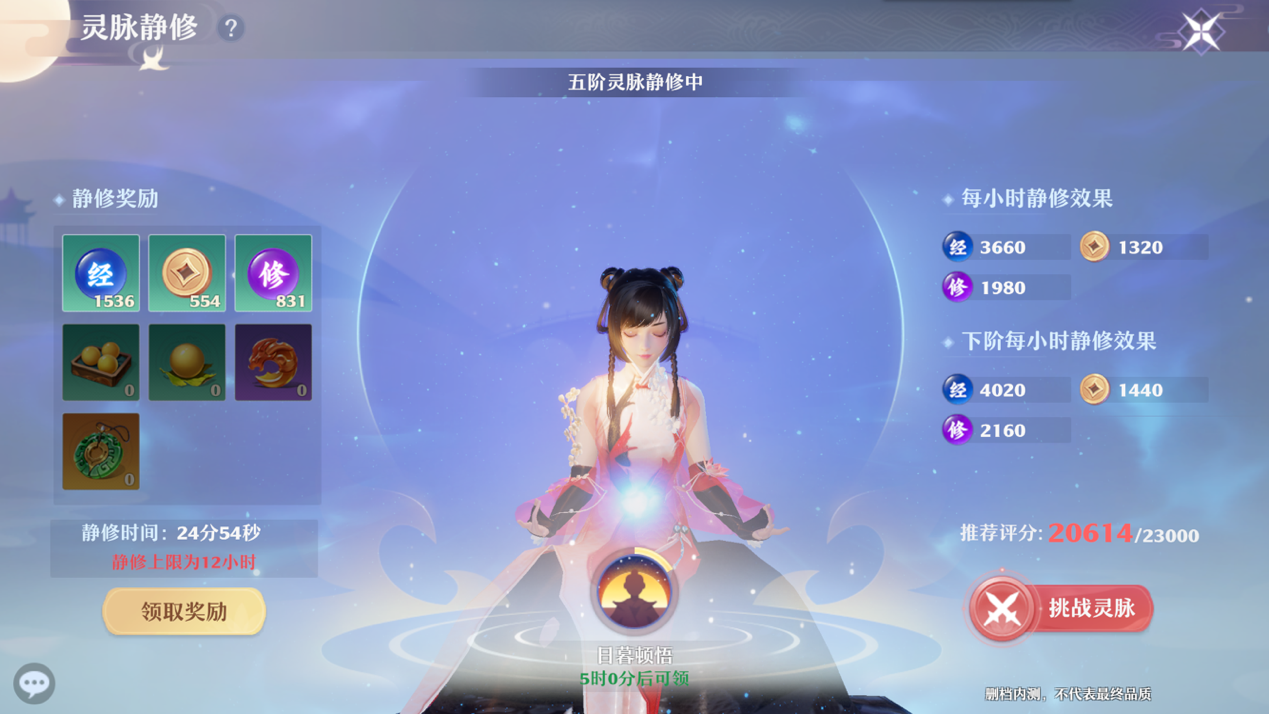Image resolution: width=1269 pixels, height=714 pixels.
Task: Inspect the red dragon carving reward
Action: point(273,362)
